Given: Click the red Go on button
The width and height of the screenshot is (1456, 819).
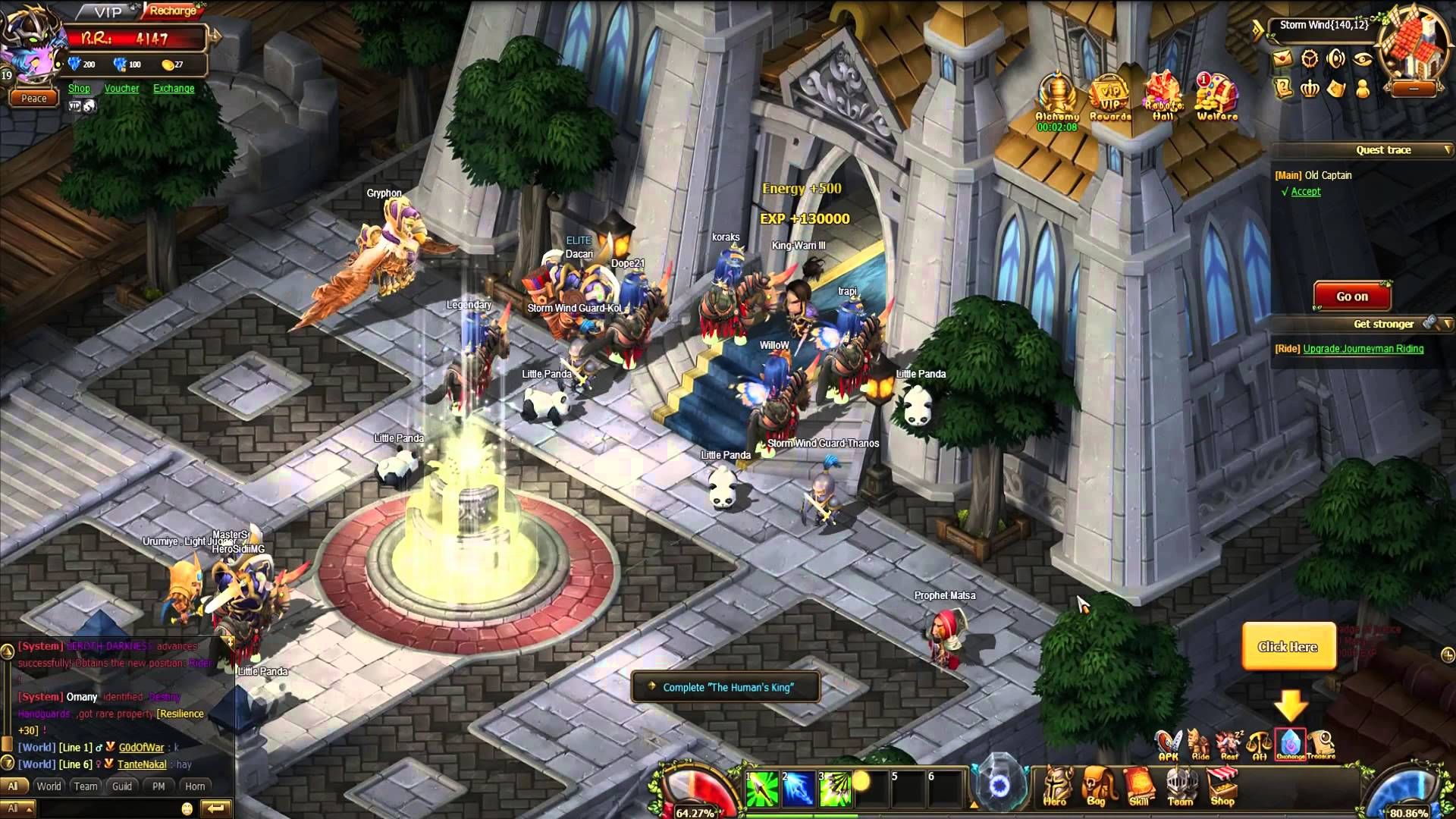Looking at the screenshot, I should (1352, 297).
